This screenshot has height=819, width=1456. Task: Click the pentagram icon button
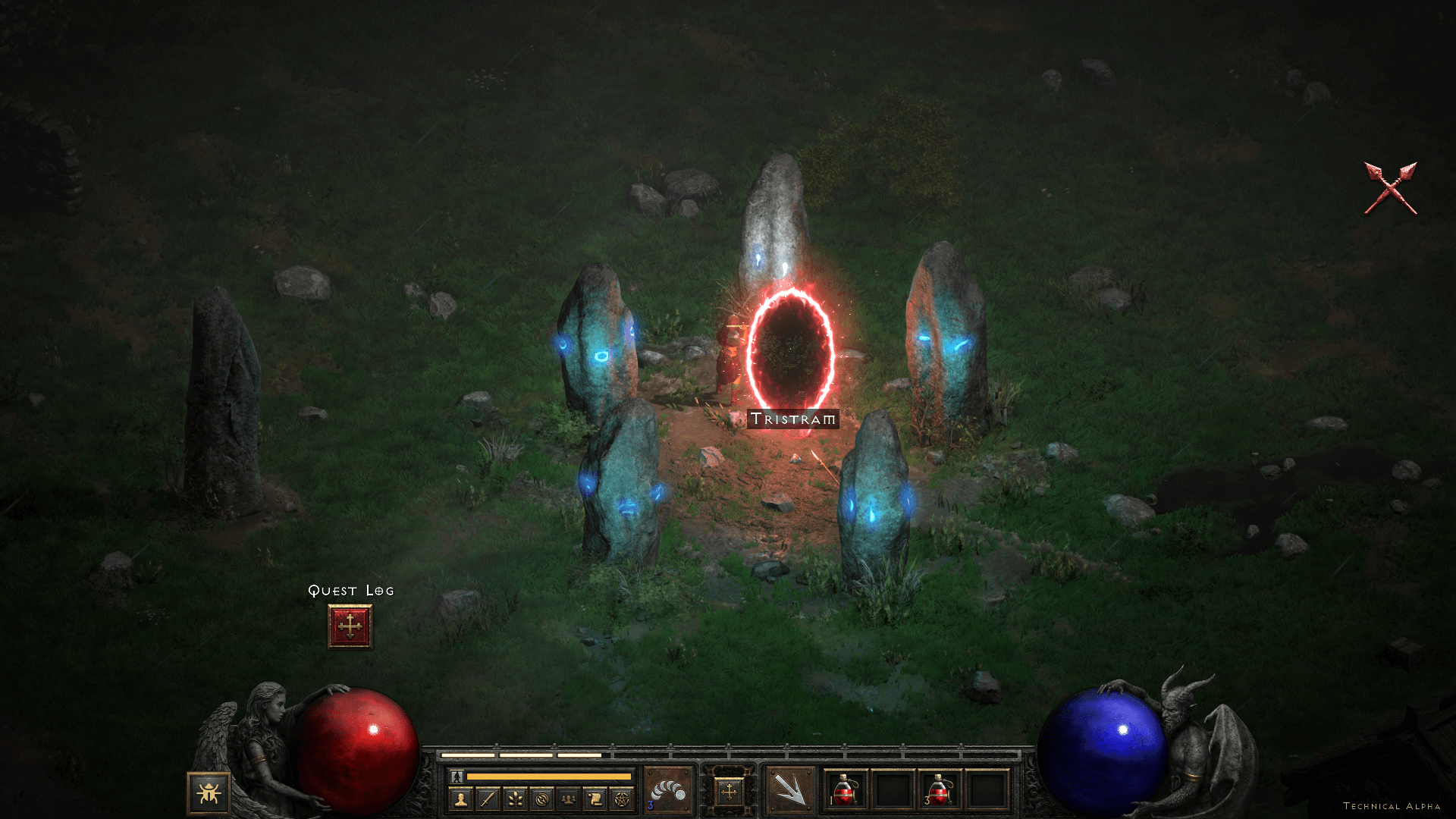622,799
